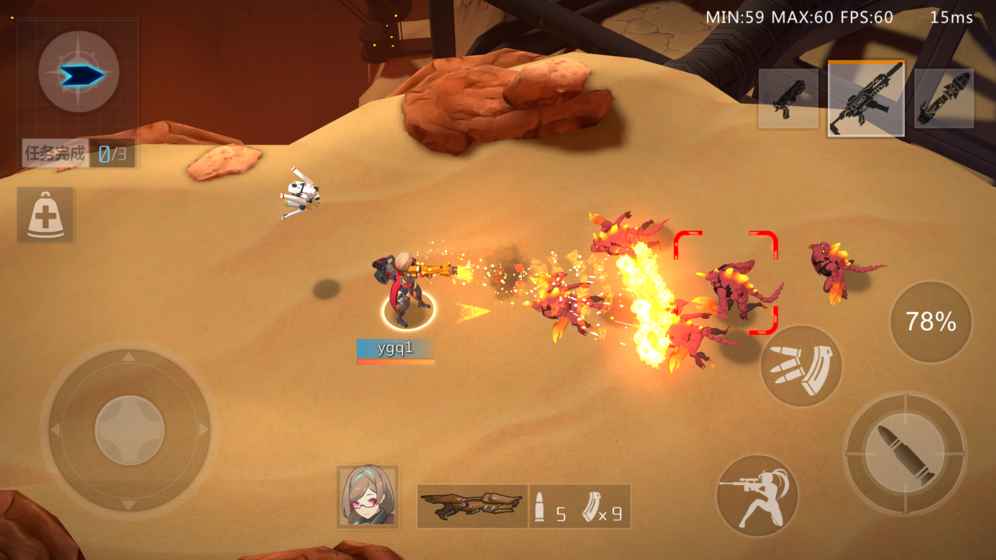Use the medkit bag button
The height and width of the screenshot is (560, 996).
(45, 215)
